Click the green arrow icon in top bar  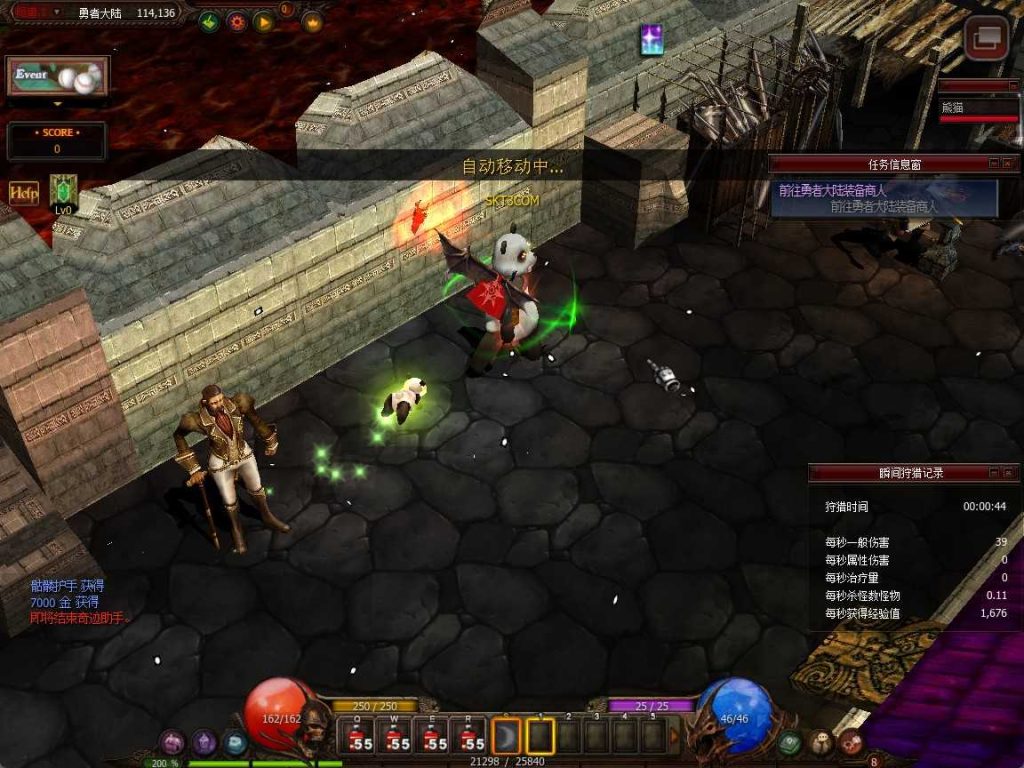click(209, 21)
